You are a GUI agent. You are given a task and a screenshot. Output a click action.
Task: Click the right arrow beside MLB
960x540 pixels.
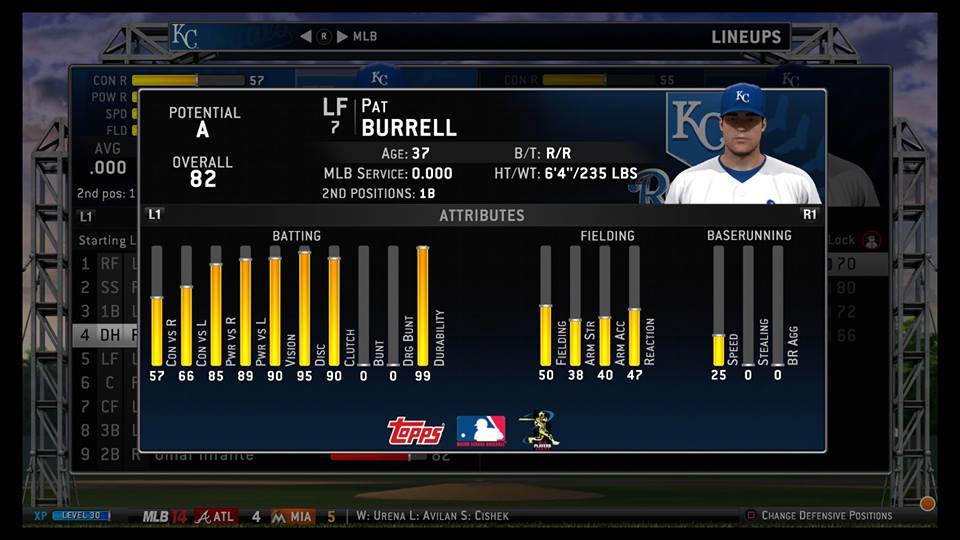(342, 37)
